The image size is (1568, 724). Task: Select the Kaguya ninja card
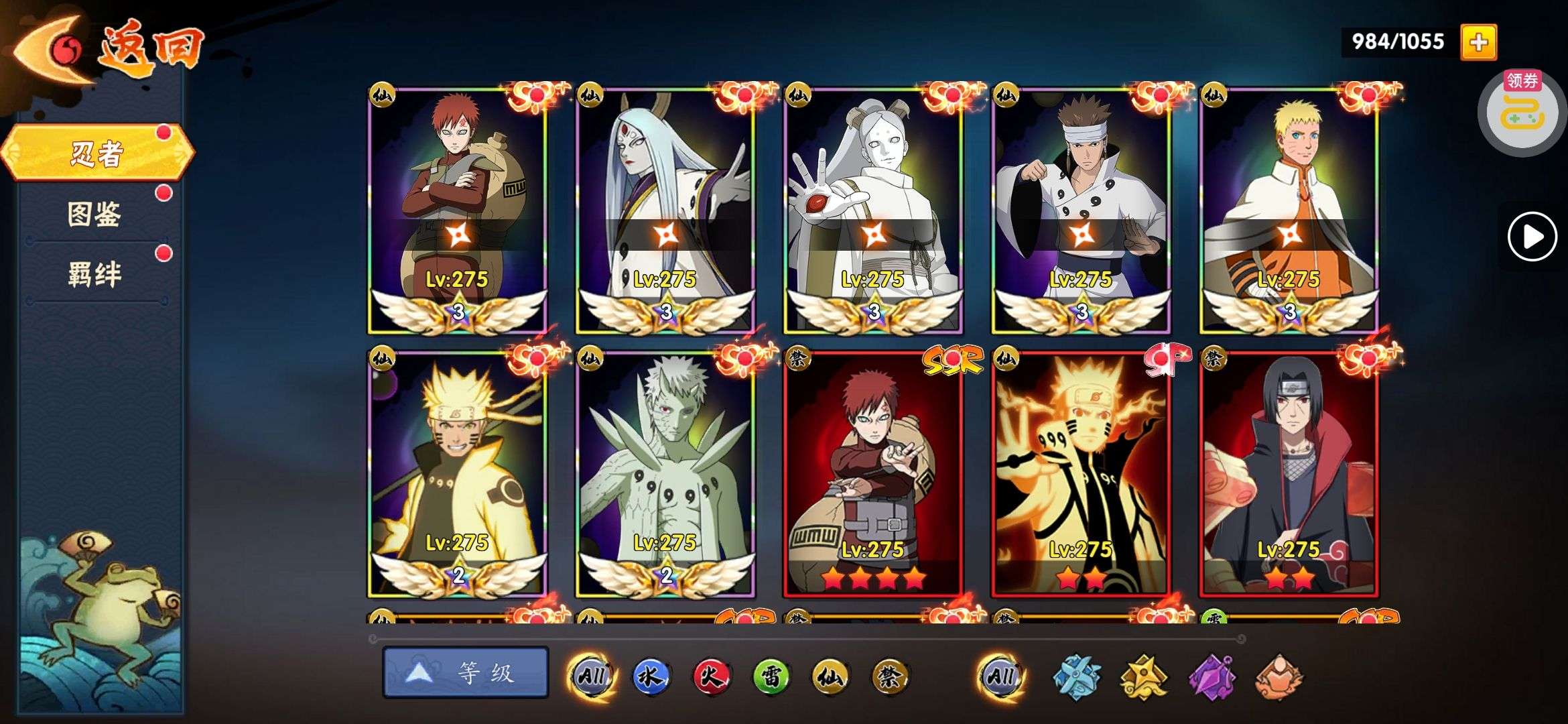tap(665, 208)
